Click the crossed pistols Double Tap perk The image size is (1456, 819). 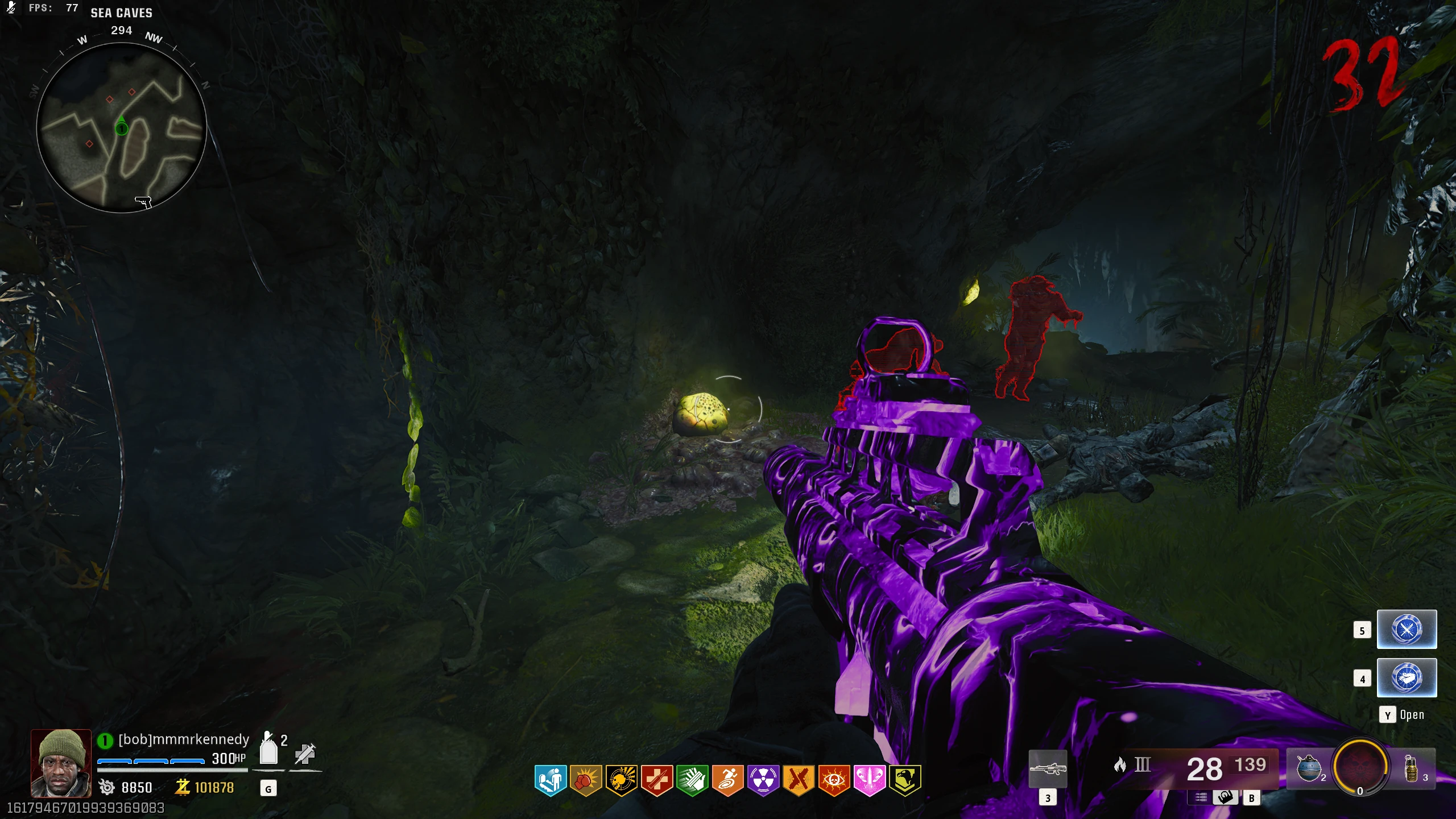pos(799,780)
